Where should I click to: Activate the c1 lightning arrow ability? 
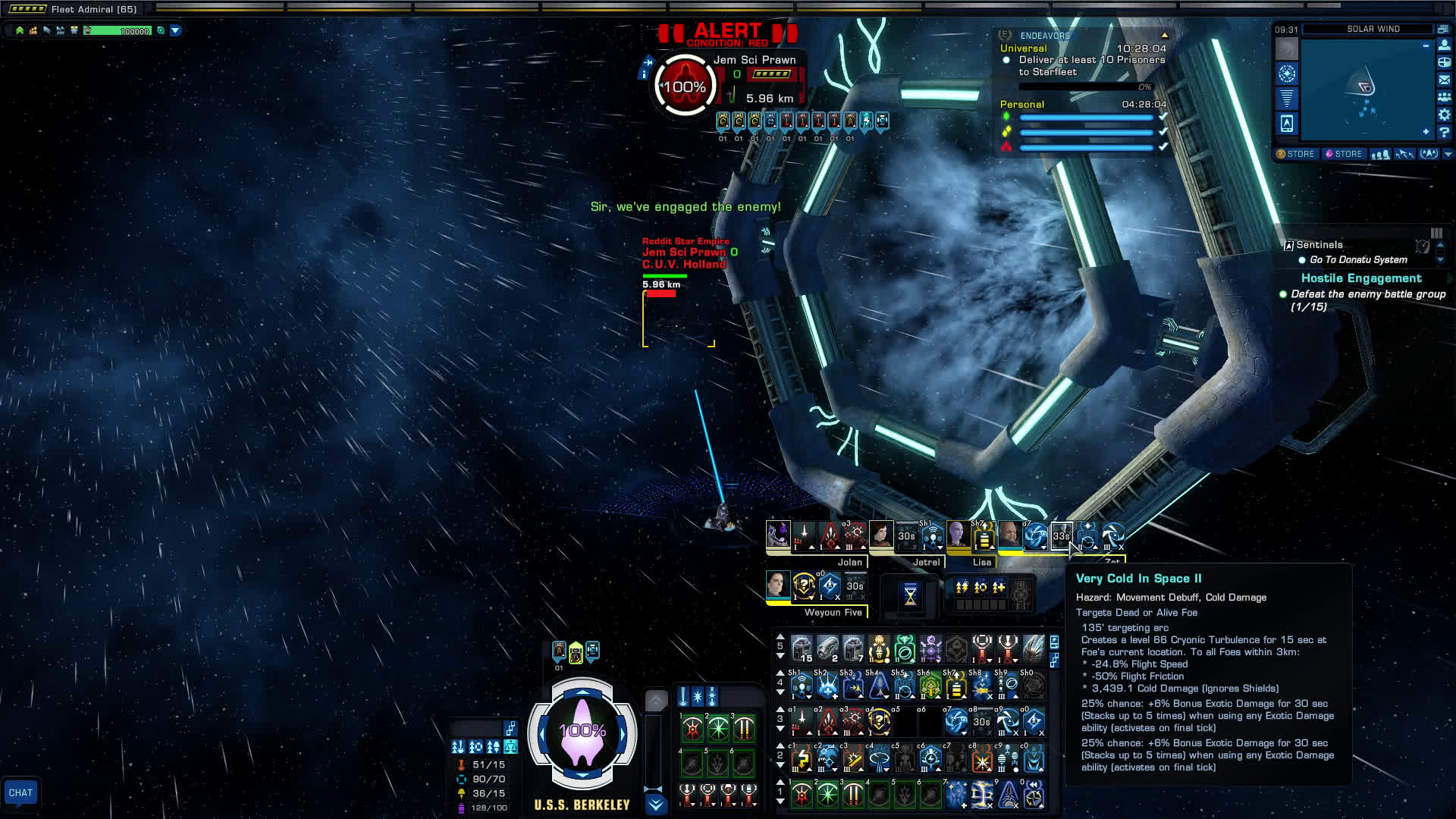802,758
